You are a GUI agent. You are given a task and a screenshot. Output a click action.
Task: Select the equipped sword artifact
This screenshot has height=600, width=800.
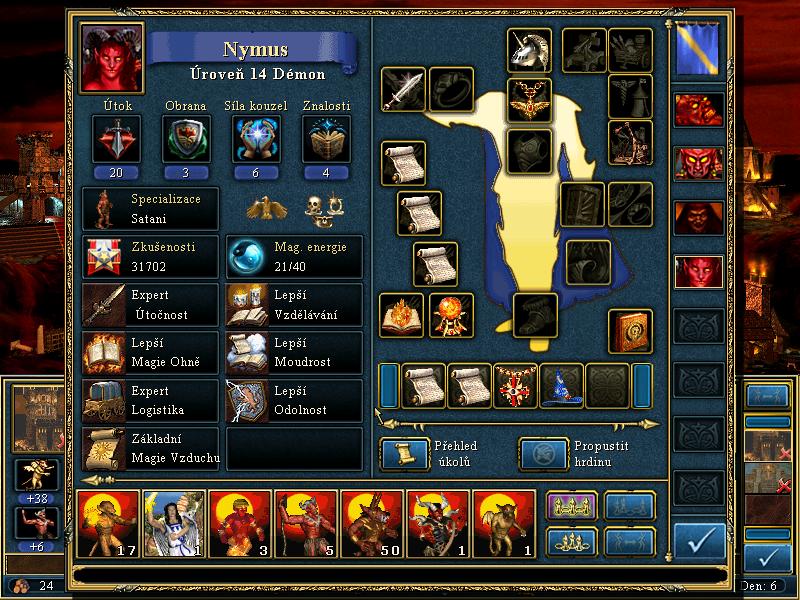403,90
